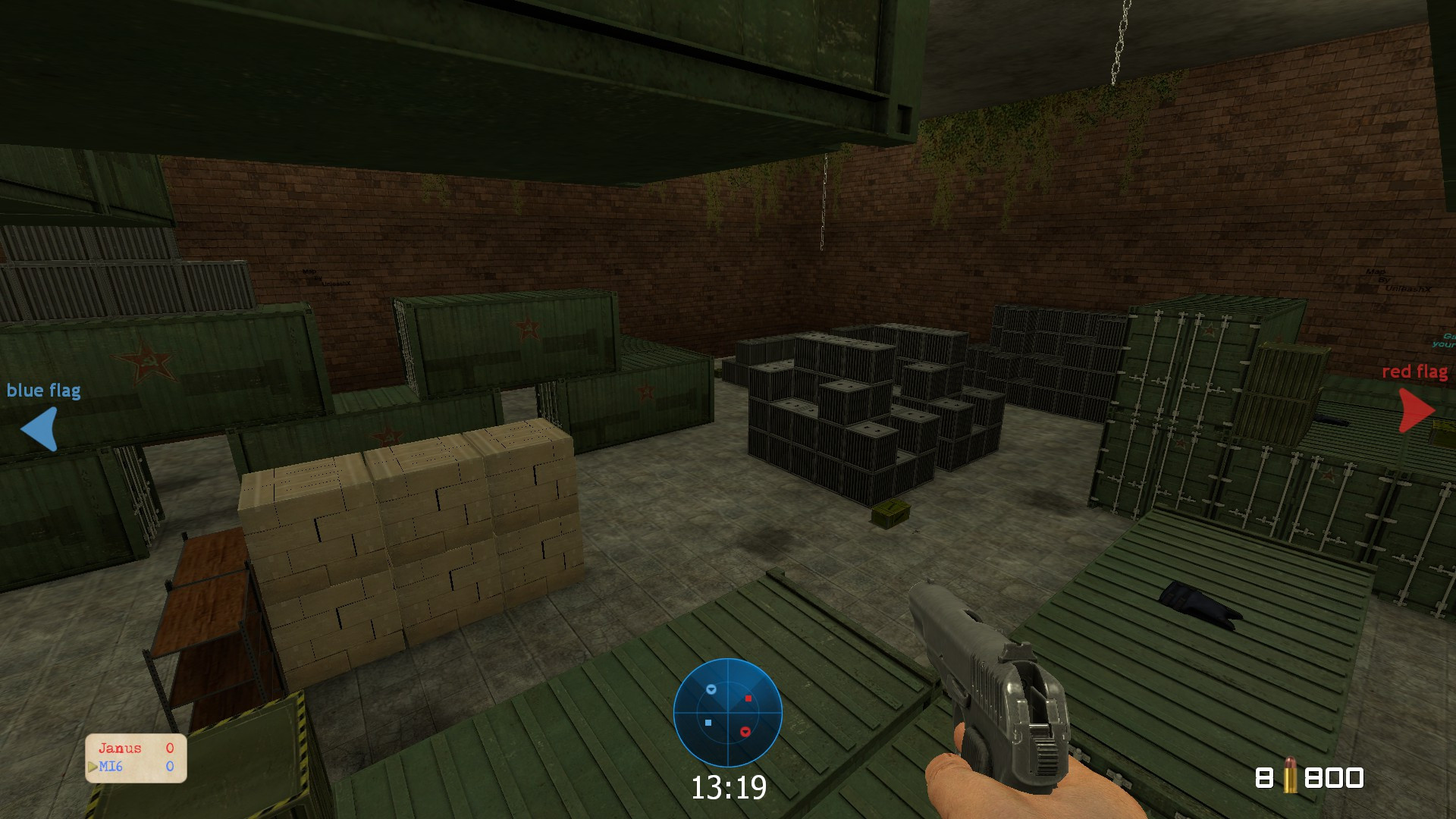Viewport: 1456px width, 819px height.
Task: Click the crosshair dot in screen center
Action: click(728, 409)
